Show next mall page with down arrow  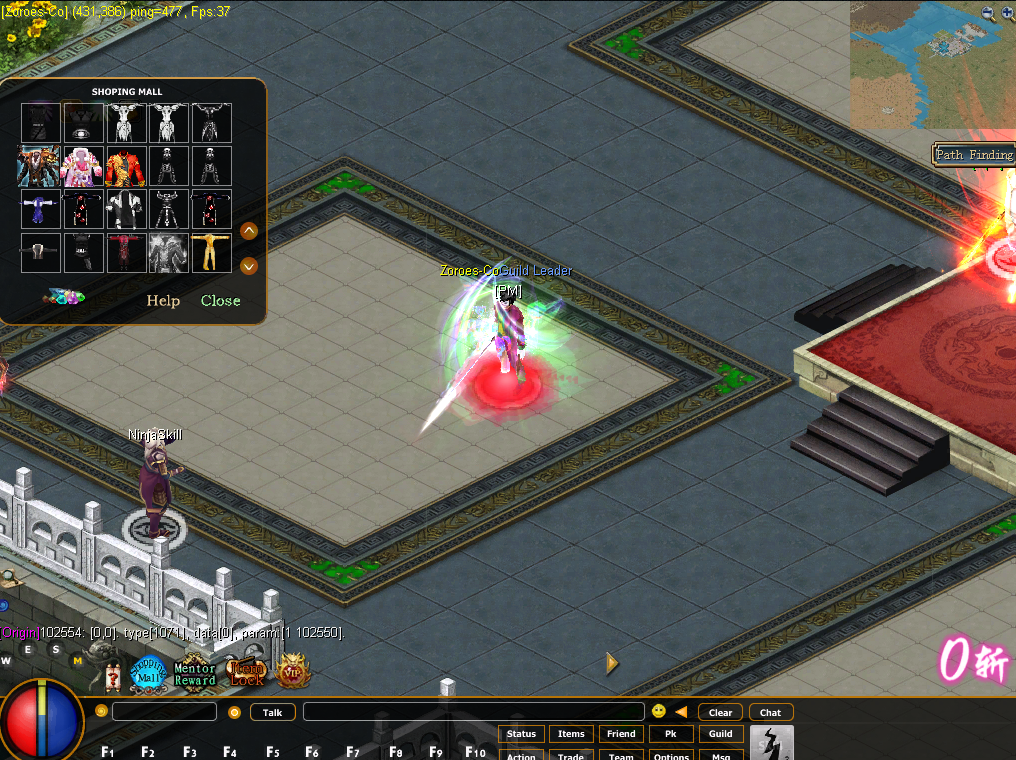click(250, 266)
